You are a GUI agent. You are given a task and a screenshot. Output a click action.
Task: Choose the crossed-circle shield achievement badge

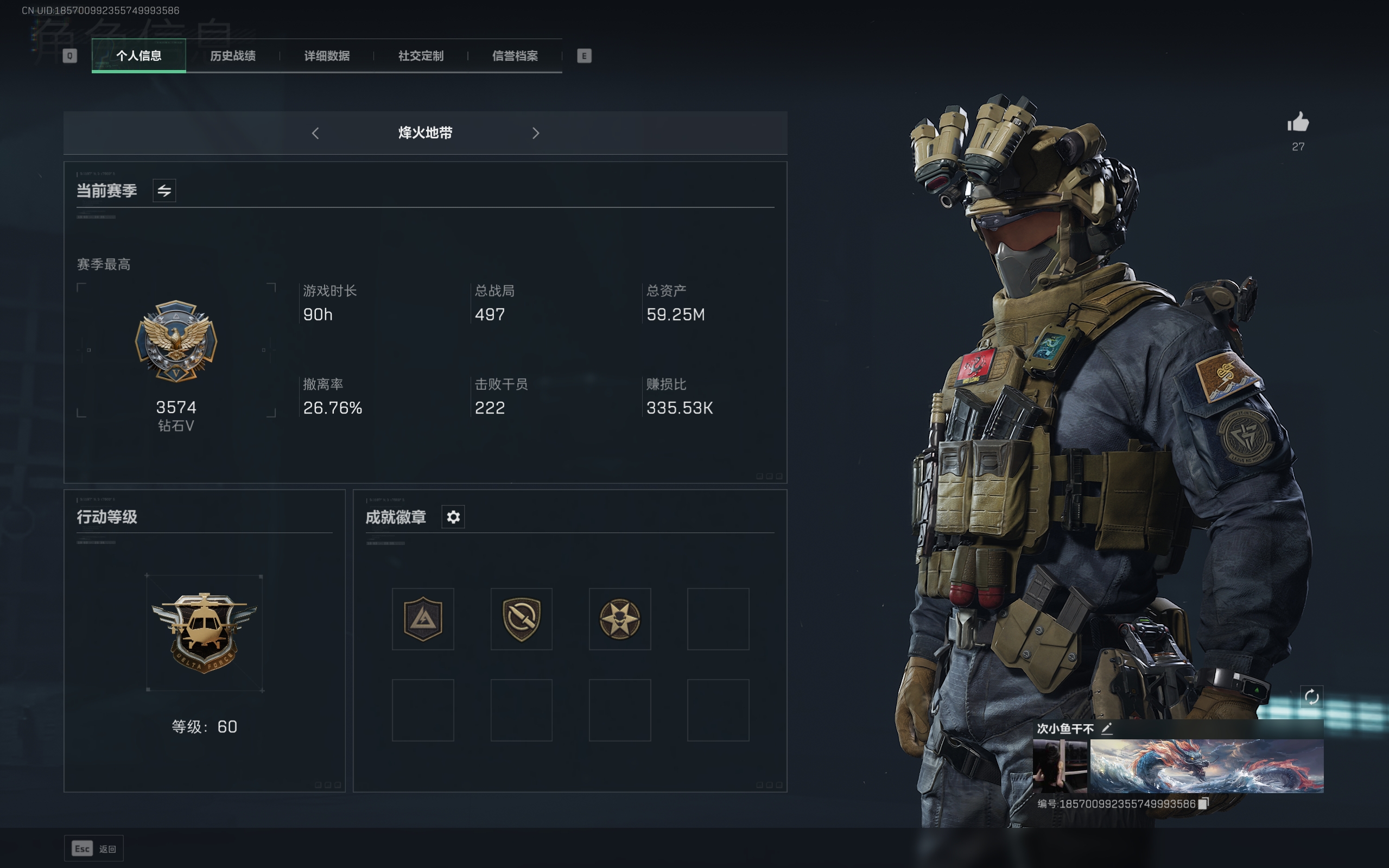[x=521, y=619]
